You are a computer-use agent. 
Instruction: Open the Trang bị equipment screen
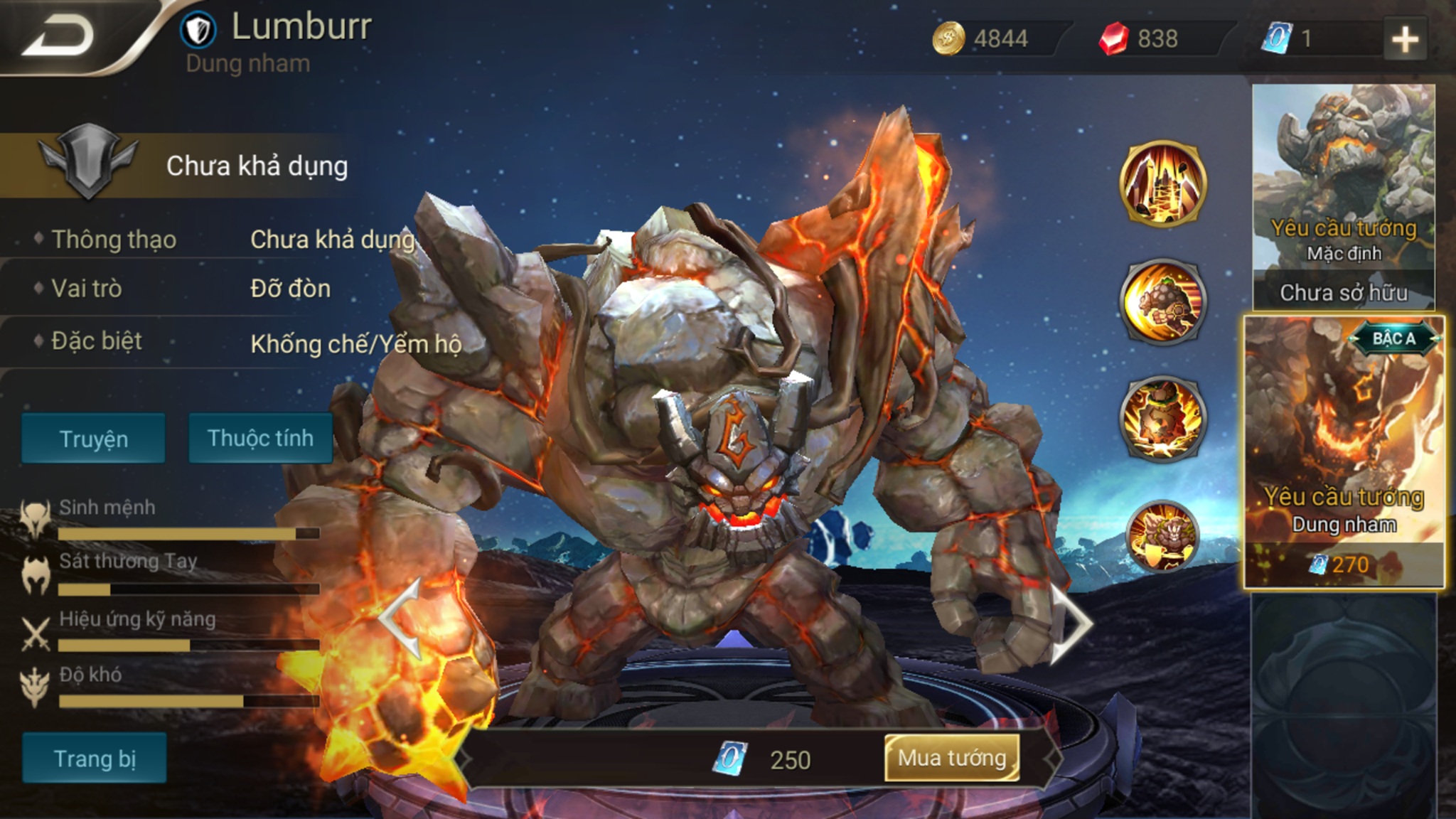pos(95,759)
